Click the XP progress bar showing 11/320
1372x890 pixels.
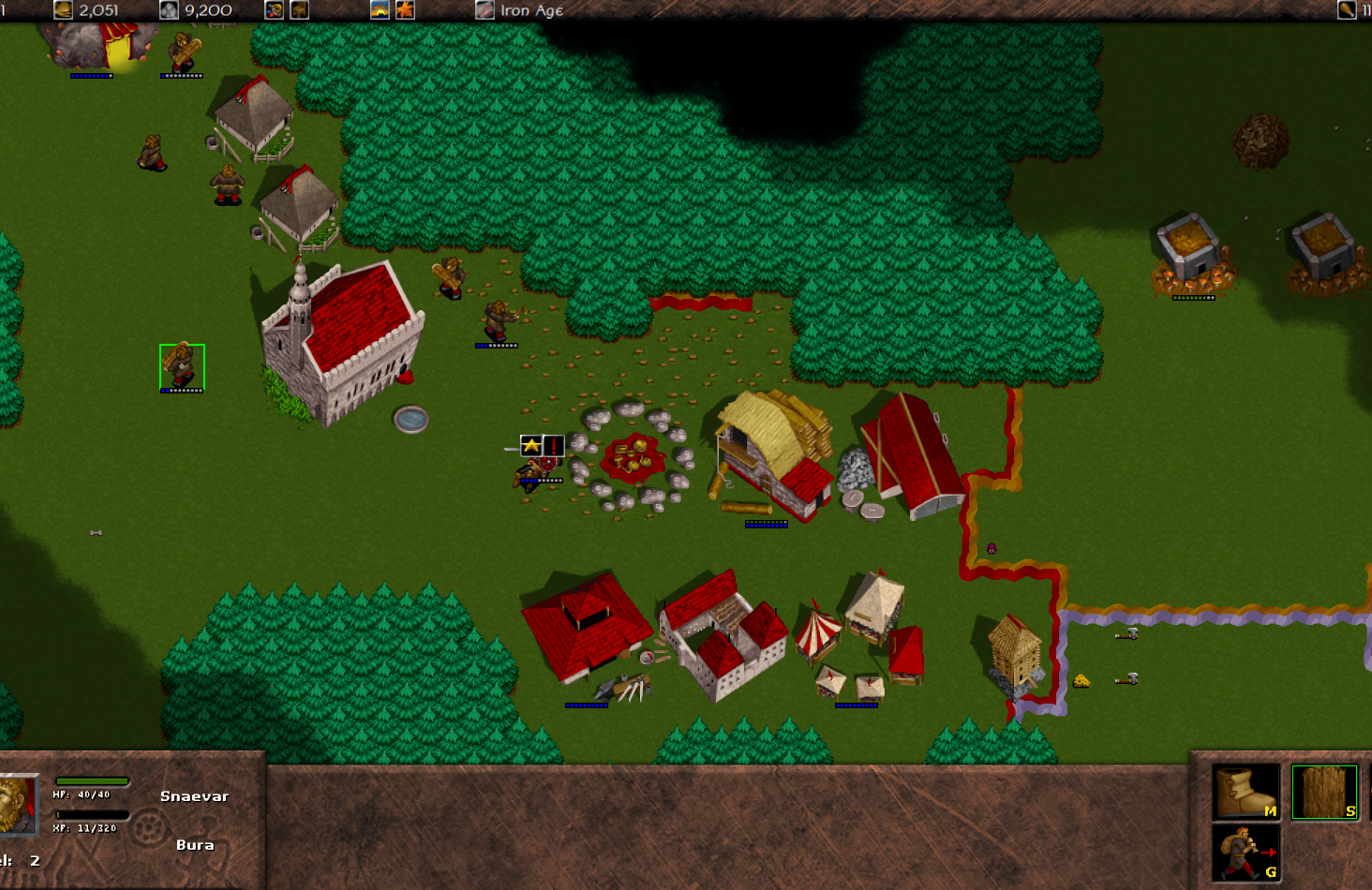coord(91,814)
